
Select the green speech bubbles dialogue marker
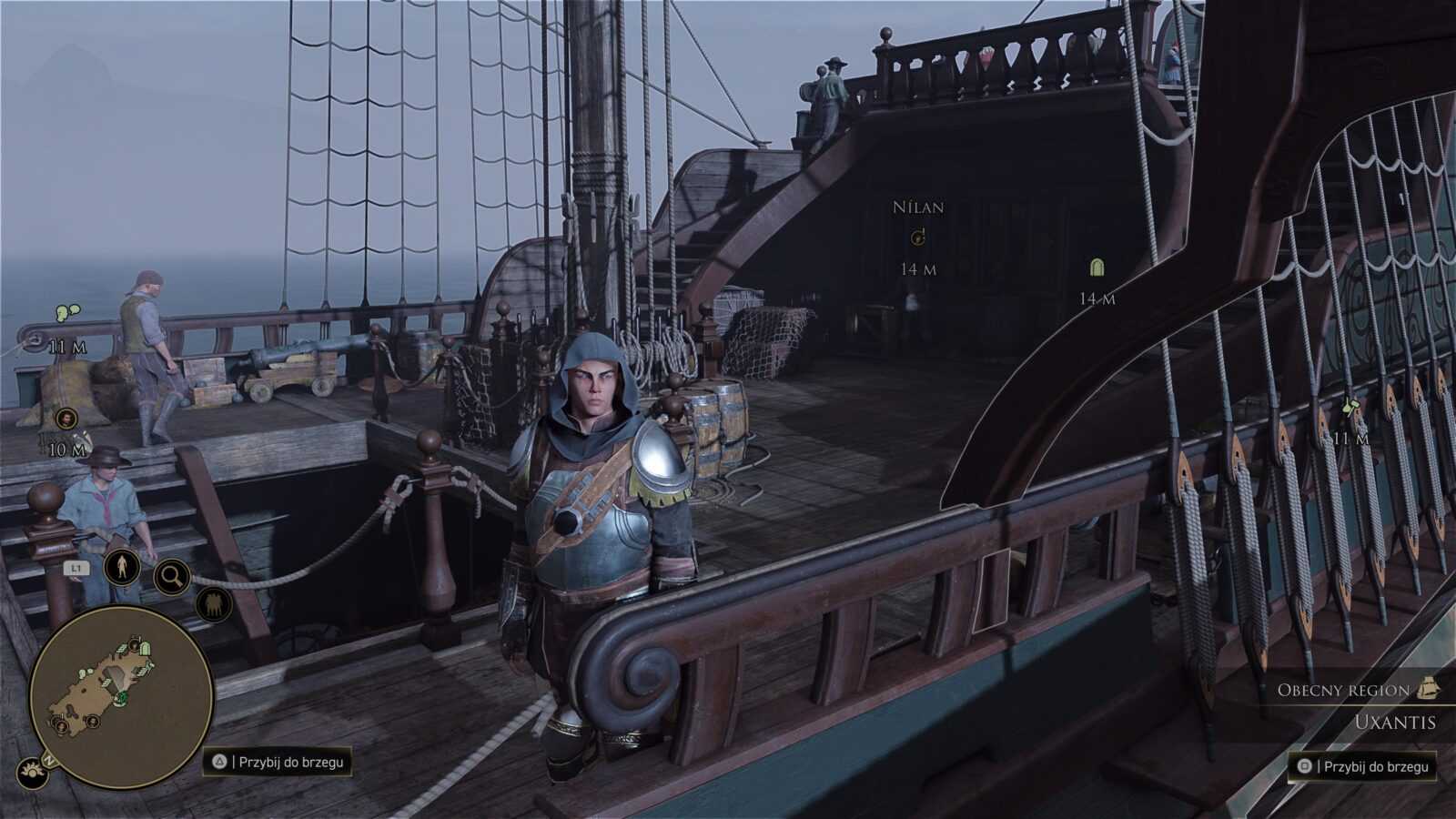pyautogui.click(x=66, y=312)
